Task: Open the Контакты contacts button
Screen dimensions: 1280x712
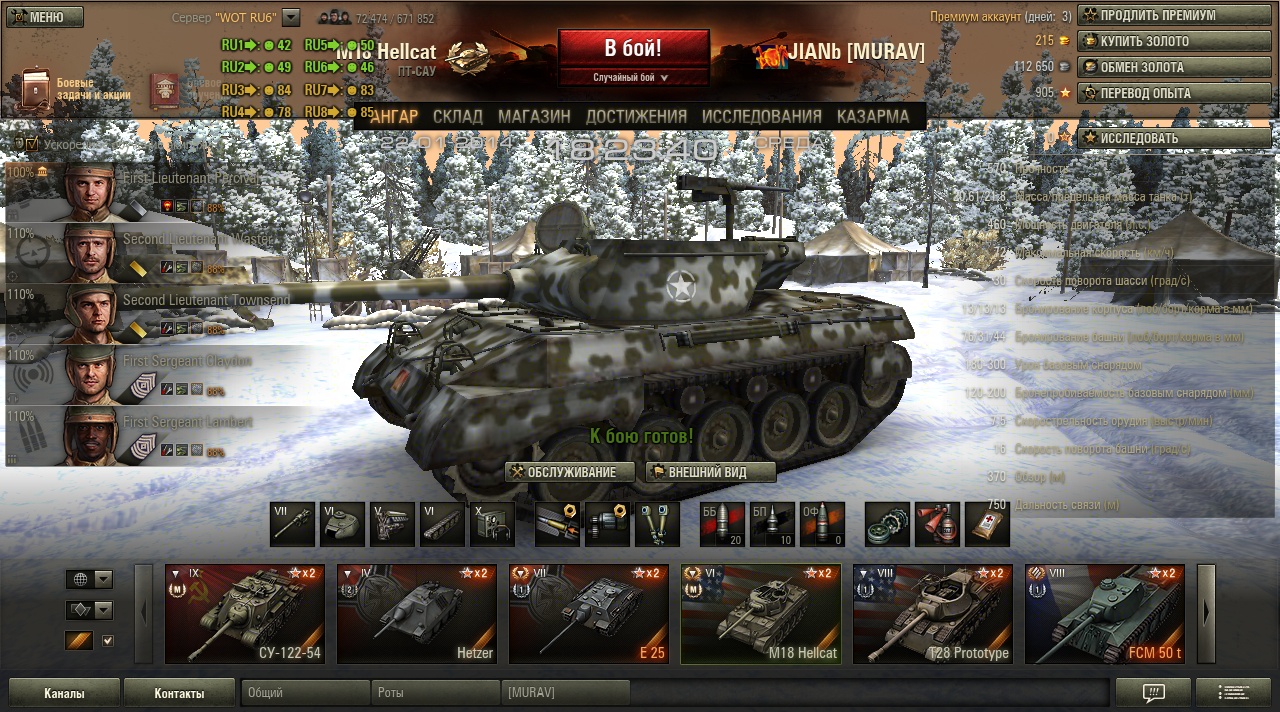Action: [x=179, y=692]
